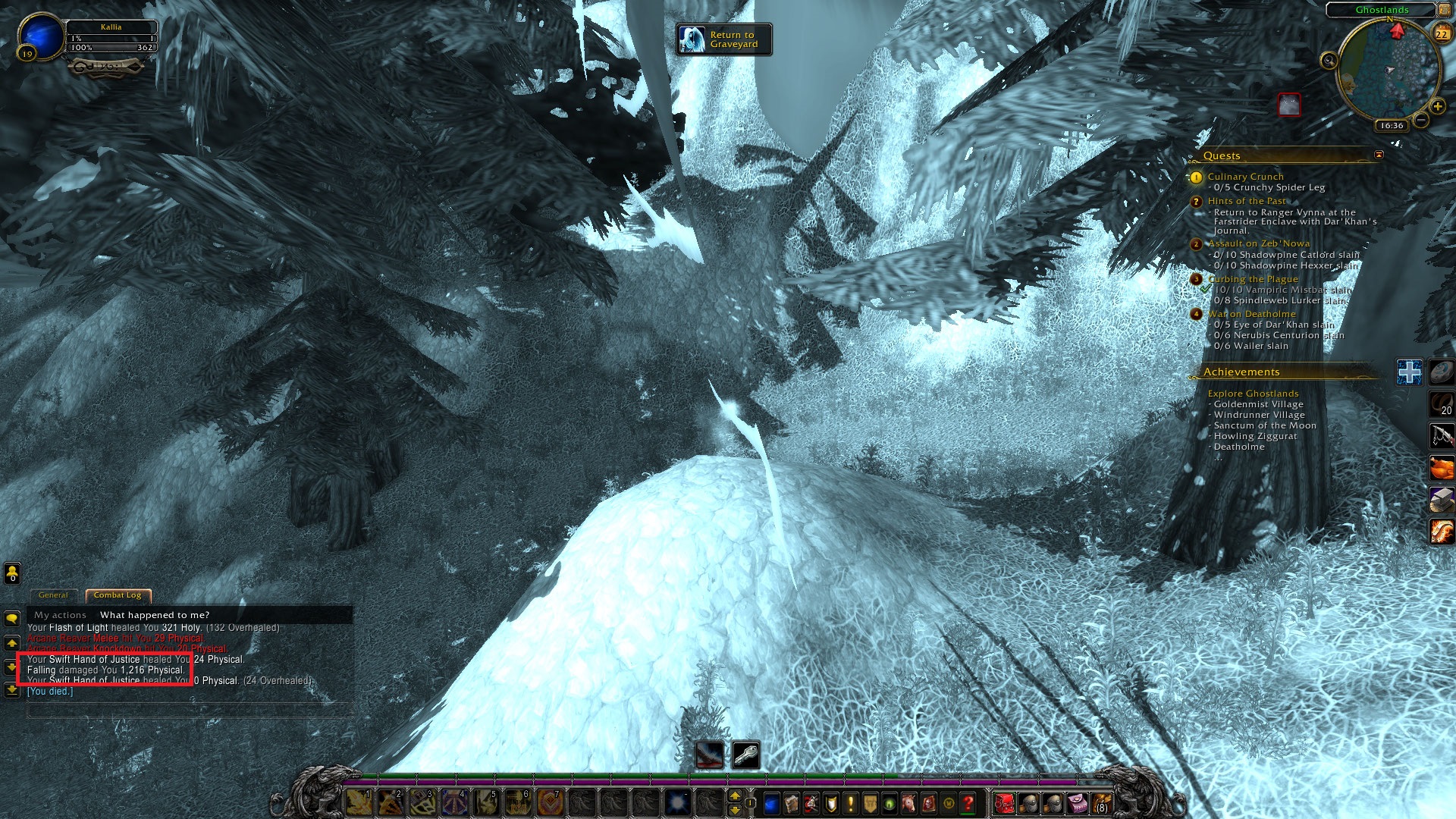Viewport: 1456px width, 819px height.
Task: Select the 'What happened to me?' filter
Action: 155,615
